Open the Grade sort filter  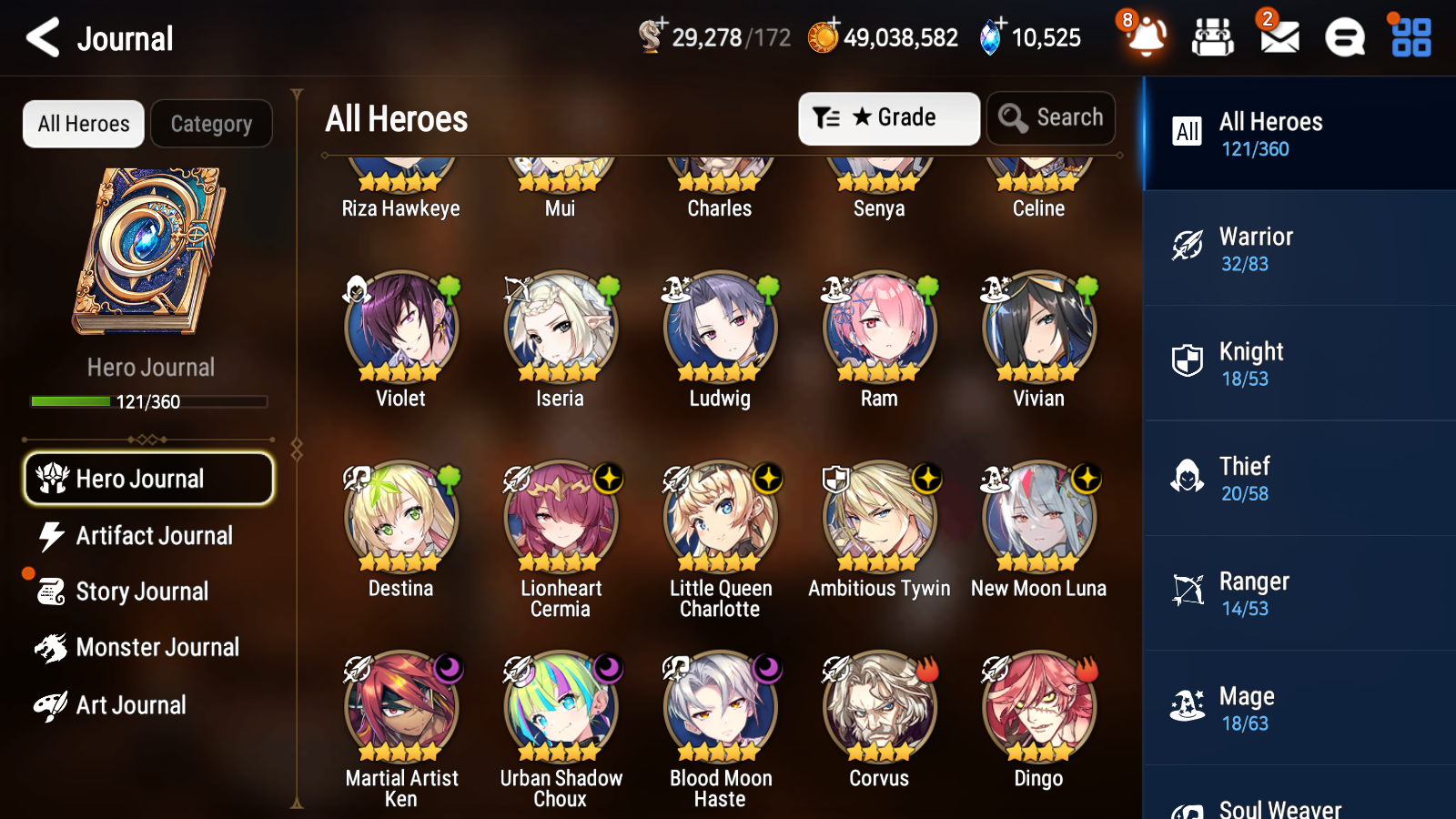888,117
